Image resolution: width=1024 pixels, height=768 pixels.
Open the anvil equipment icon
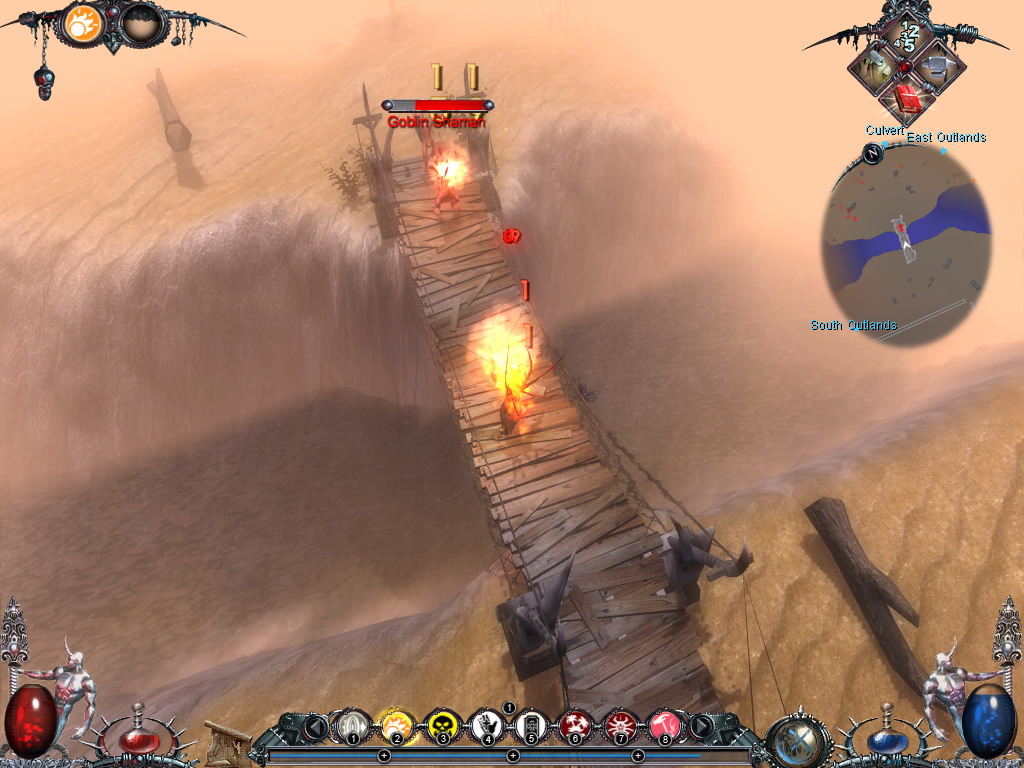pyautogui.click(x=939, y=67)
